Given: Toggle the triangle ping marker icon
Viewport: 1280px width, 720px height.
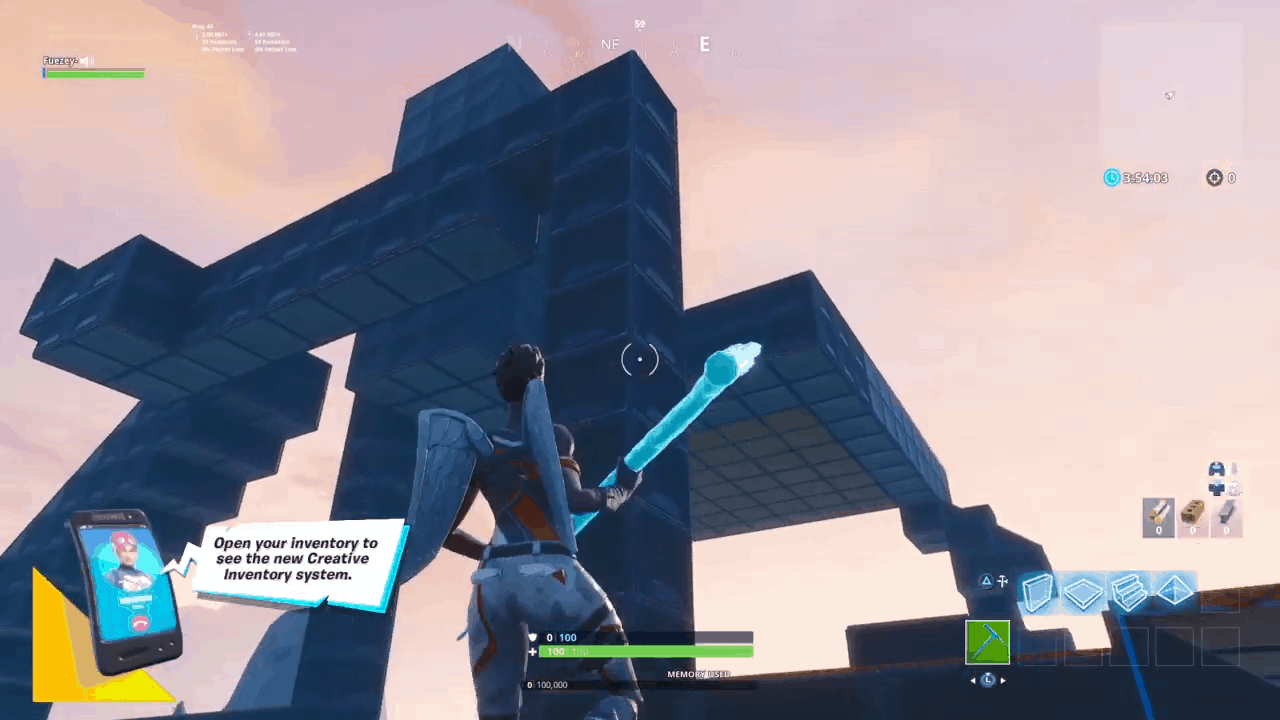Looking at the screenshot, I should [987, 581].
